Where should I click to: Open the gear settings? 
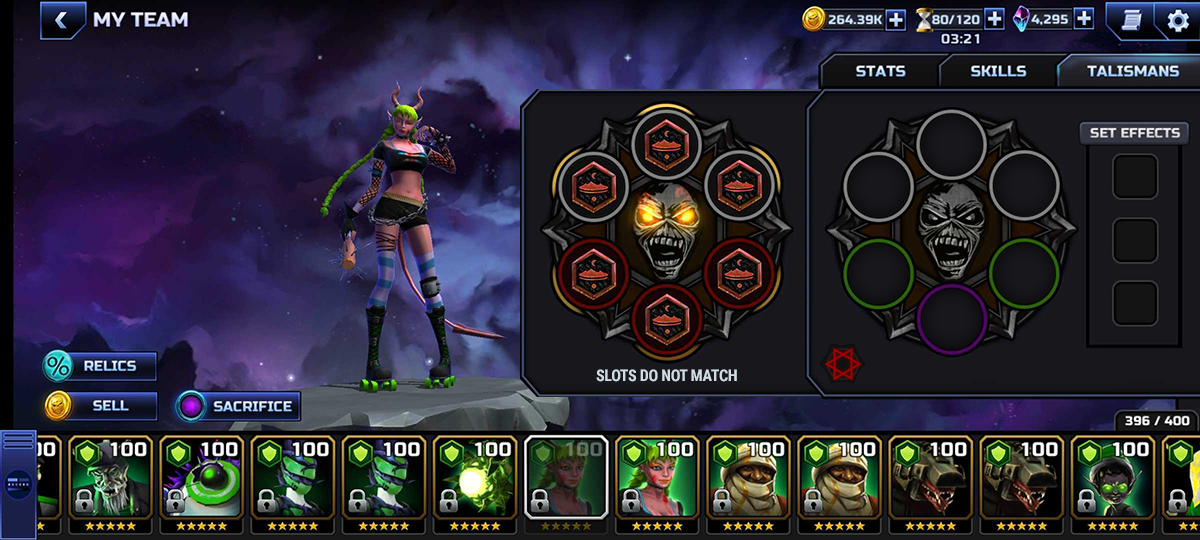click(x=1178, y=20)
